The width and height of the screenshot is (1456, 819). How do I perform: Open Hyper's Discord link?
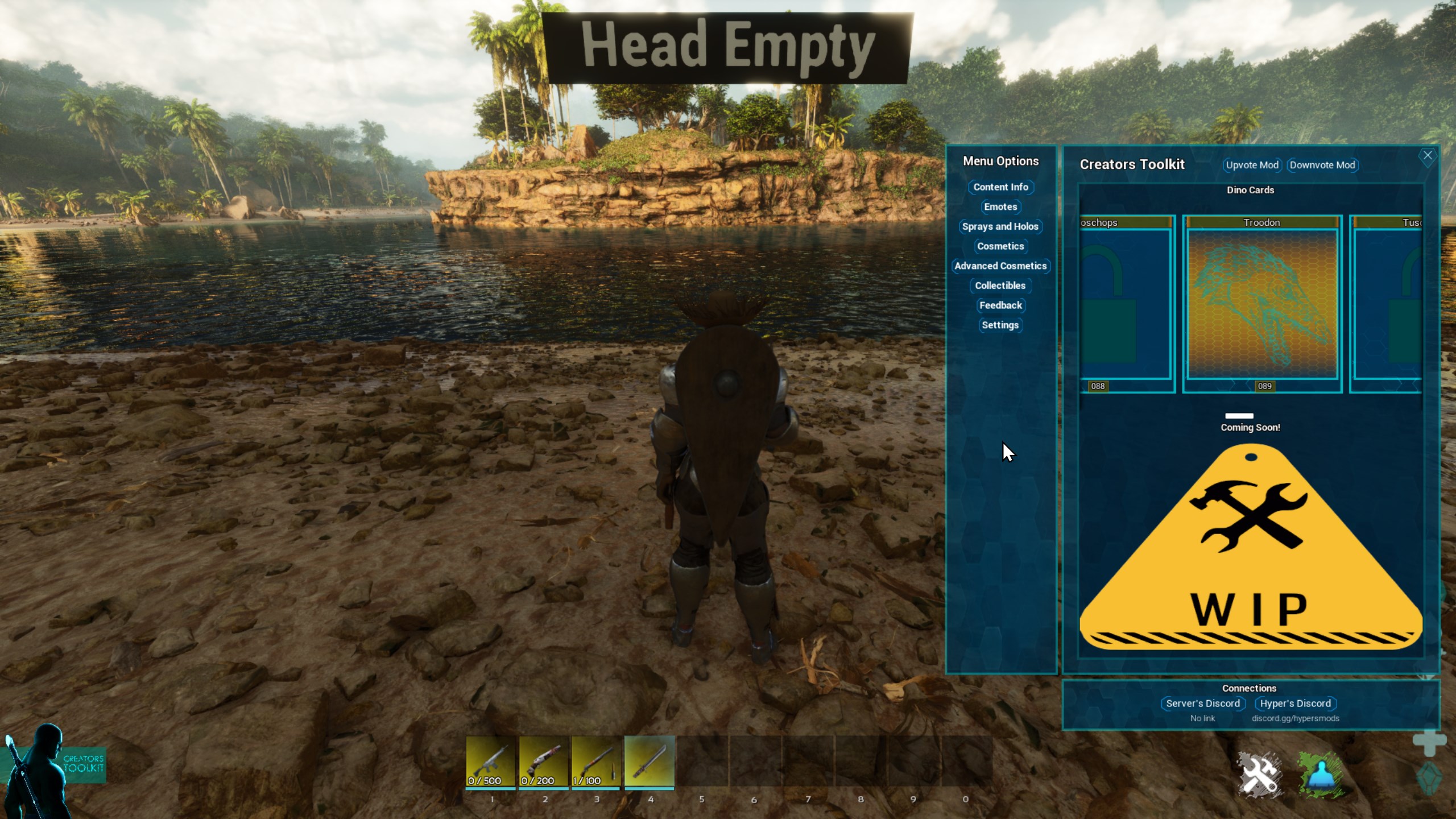click(1295, 704)
